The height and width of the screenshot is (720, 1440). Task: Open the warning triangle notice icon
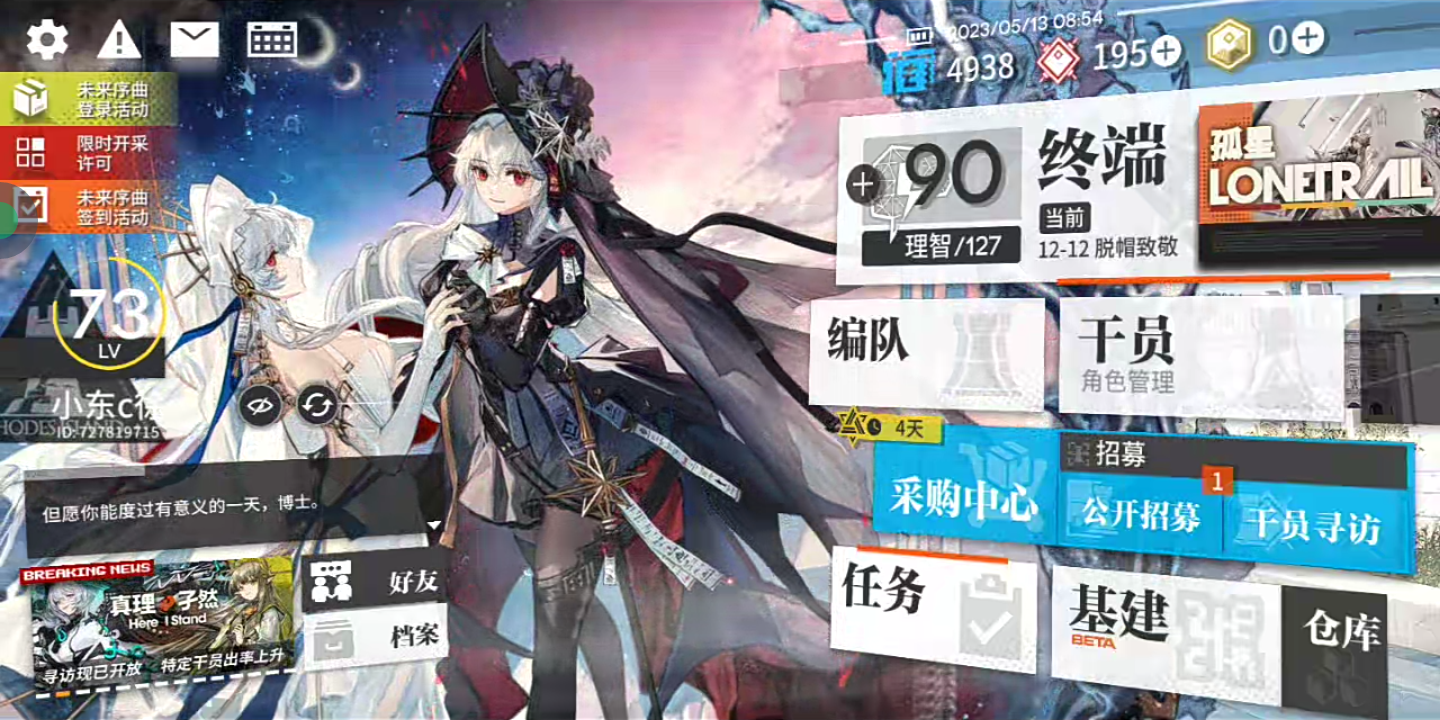pyautogui.click(x=119, y=41)
